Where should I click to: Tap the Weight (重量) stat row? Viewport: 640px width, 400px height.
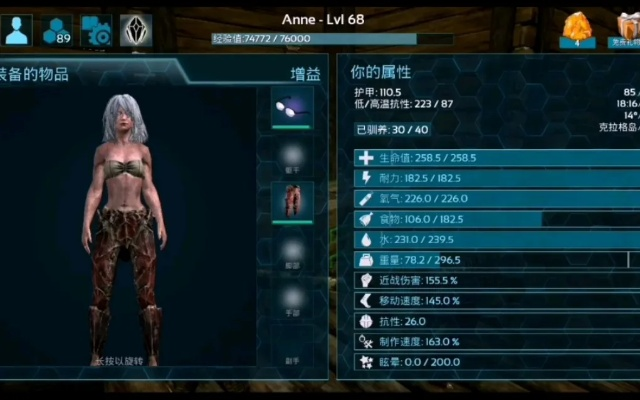(492, 260)
